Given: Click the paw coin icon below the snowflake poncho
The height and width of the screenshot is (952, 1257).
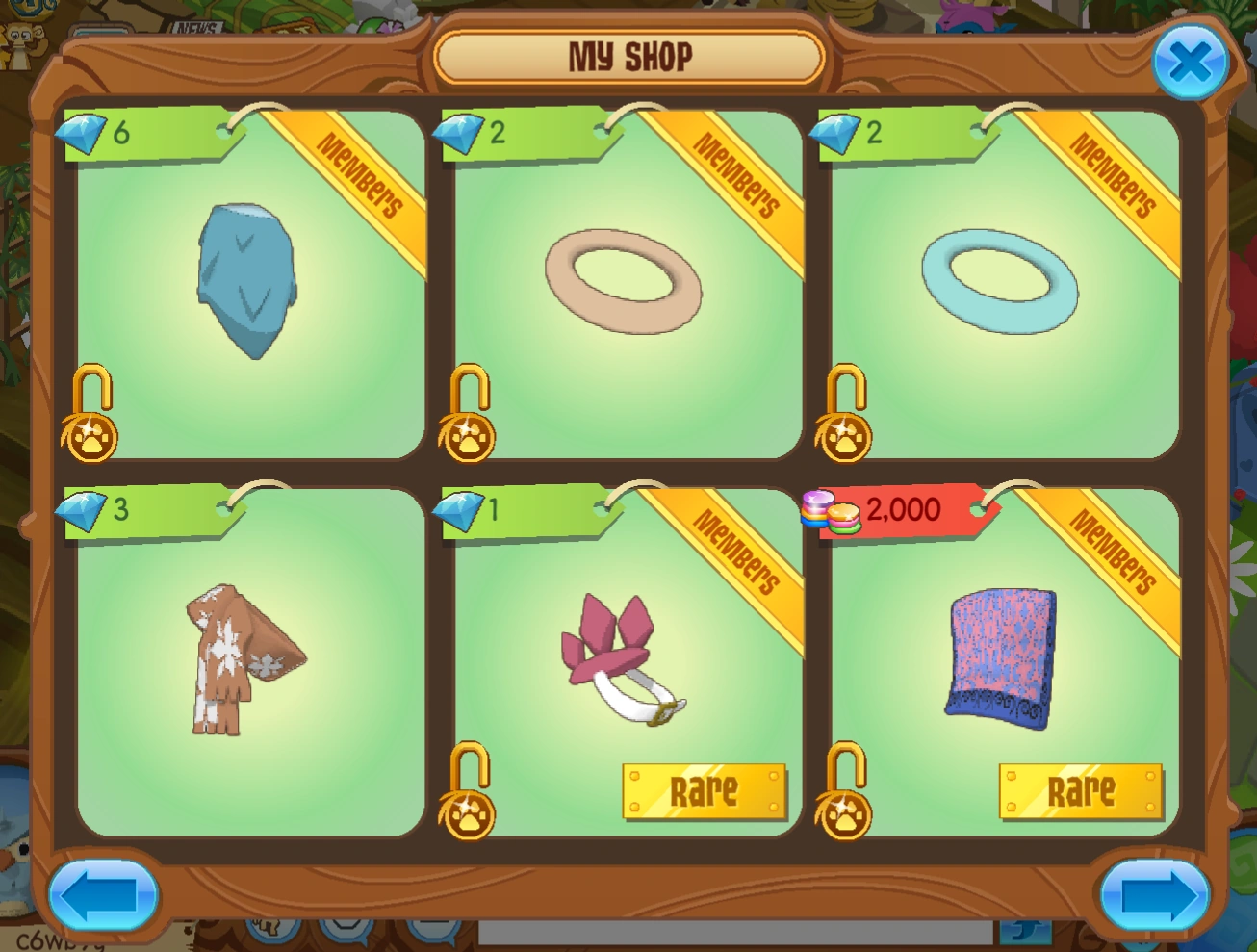Looking at the screenshot, I should (90, 811).
